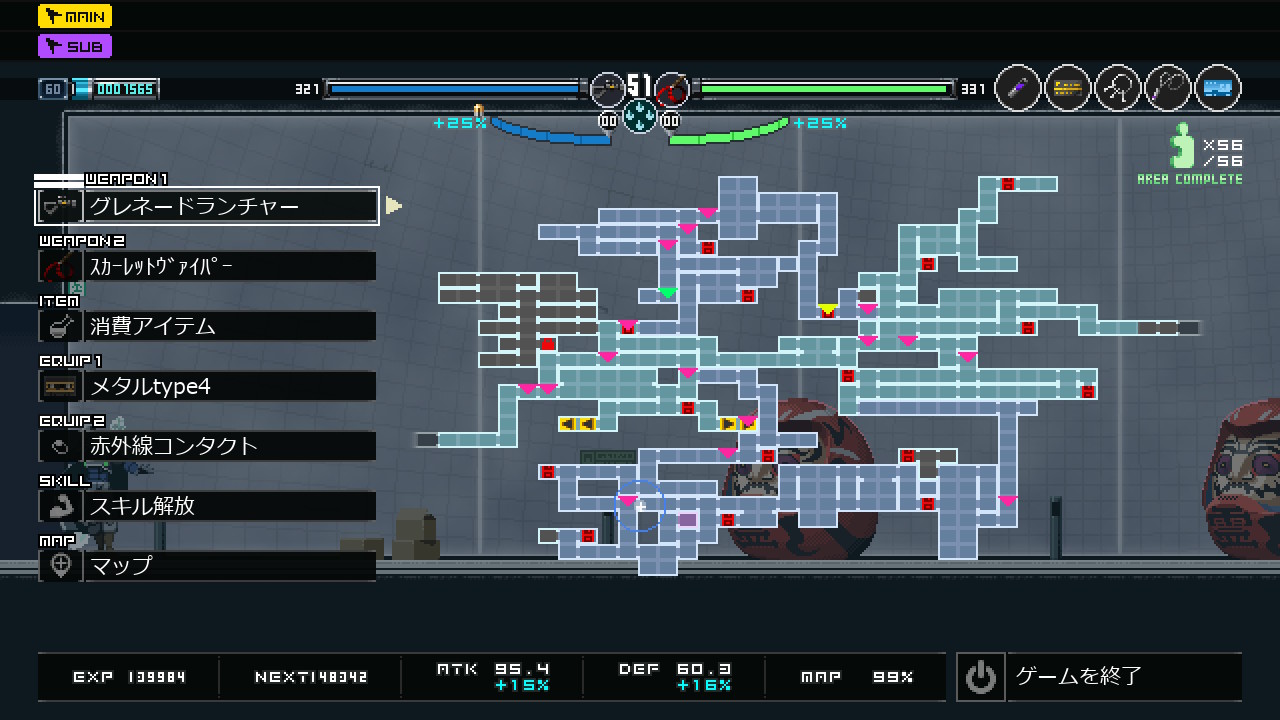Click the cassette-shaped icon in top-right row
The height and width of the screenshot is (720, 1280).
click(1068, 89)
